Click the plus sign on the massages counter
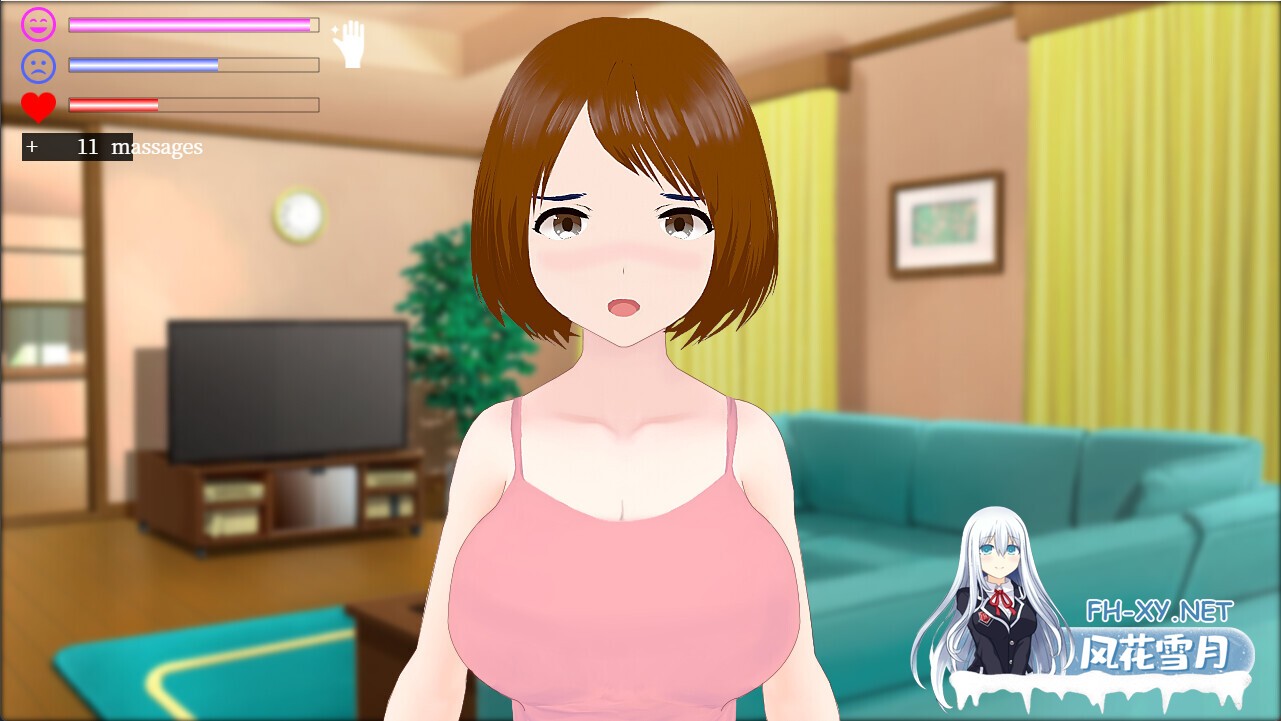Viewport: 1281px width, 721px height. [32, 146]
